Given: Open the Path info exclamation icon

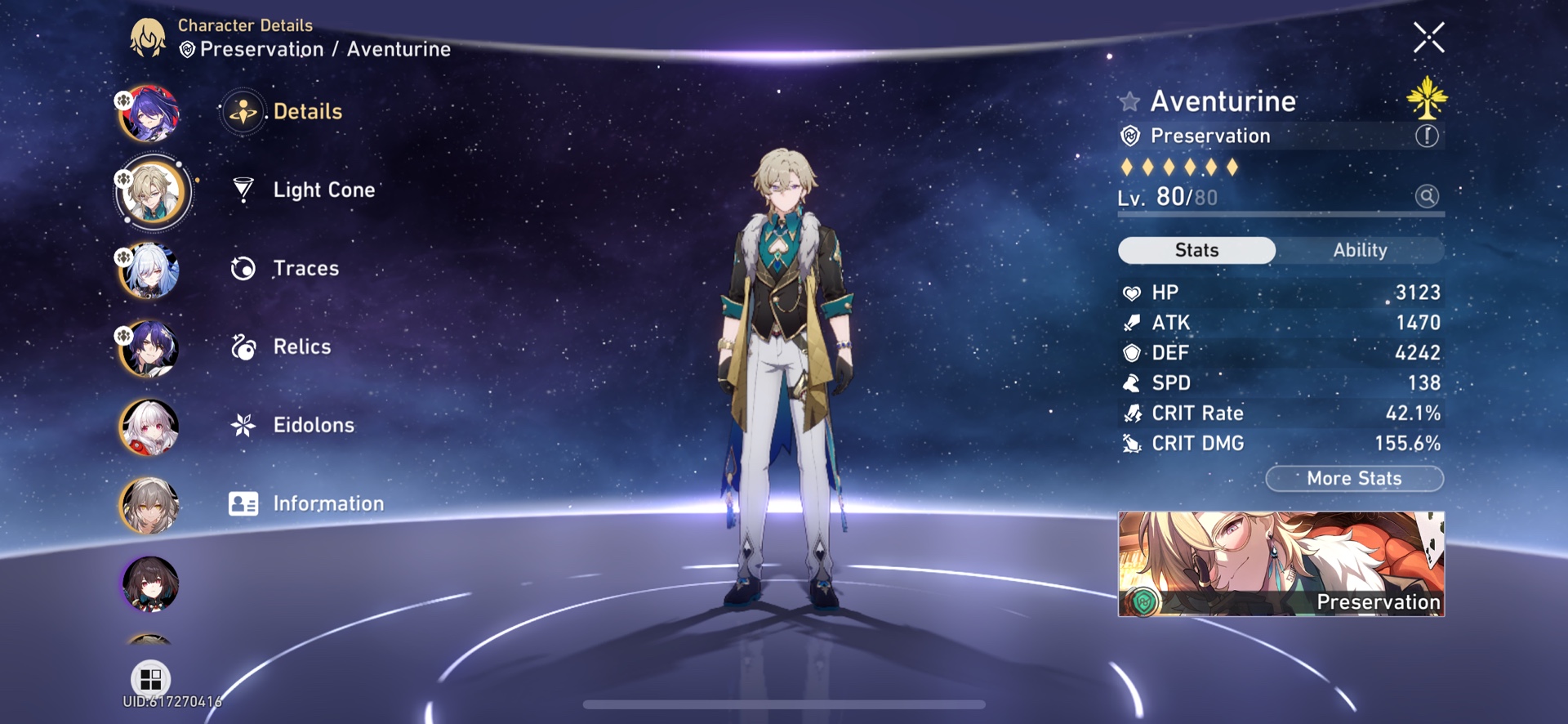Looking at the screenshot, I should [1427, 136].
